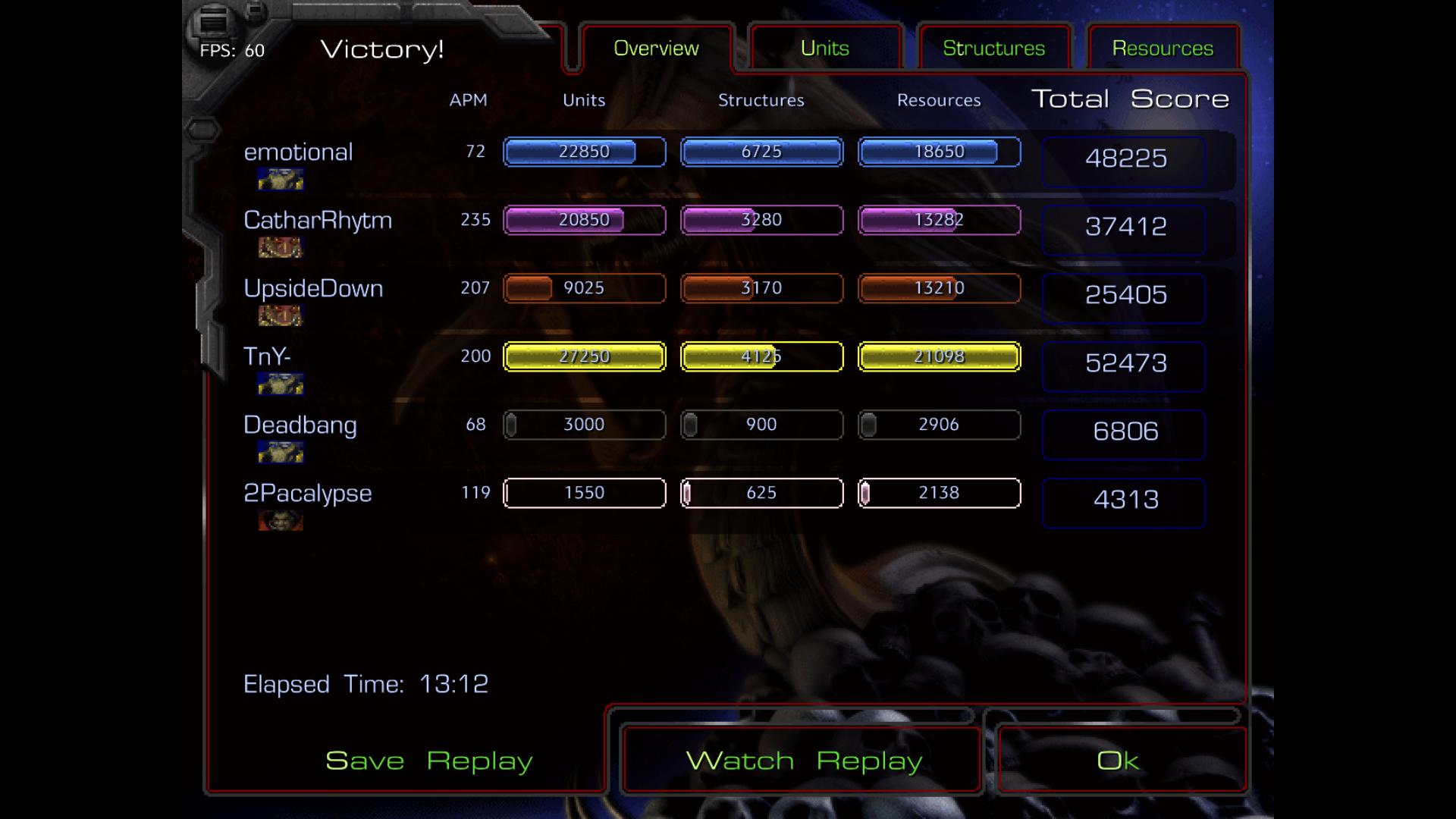Save Replay of this match
Viewport: 1456px width, 819px height.
pos(428,761)
